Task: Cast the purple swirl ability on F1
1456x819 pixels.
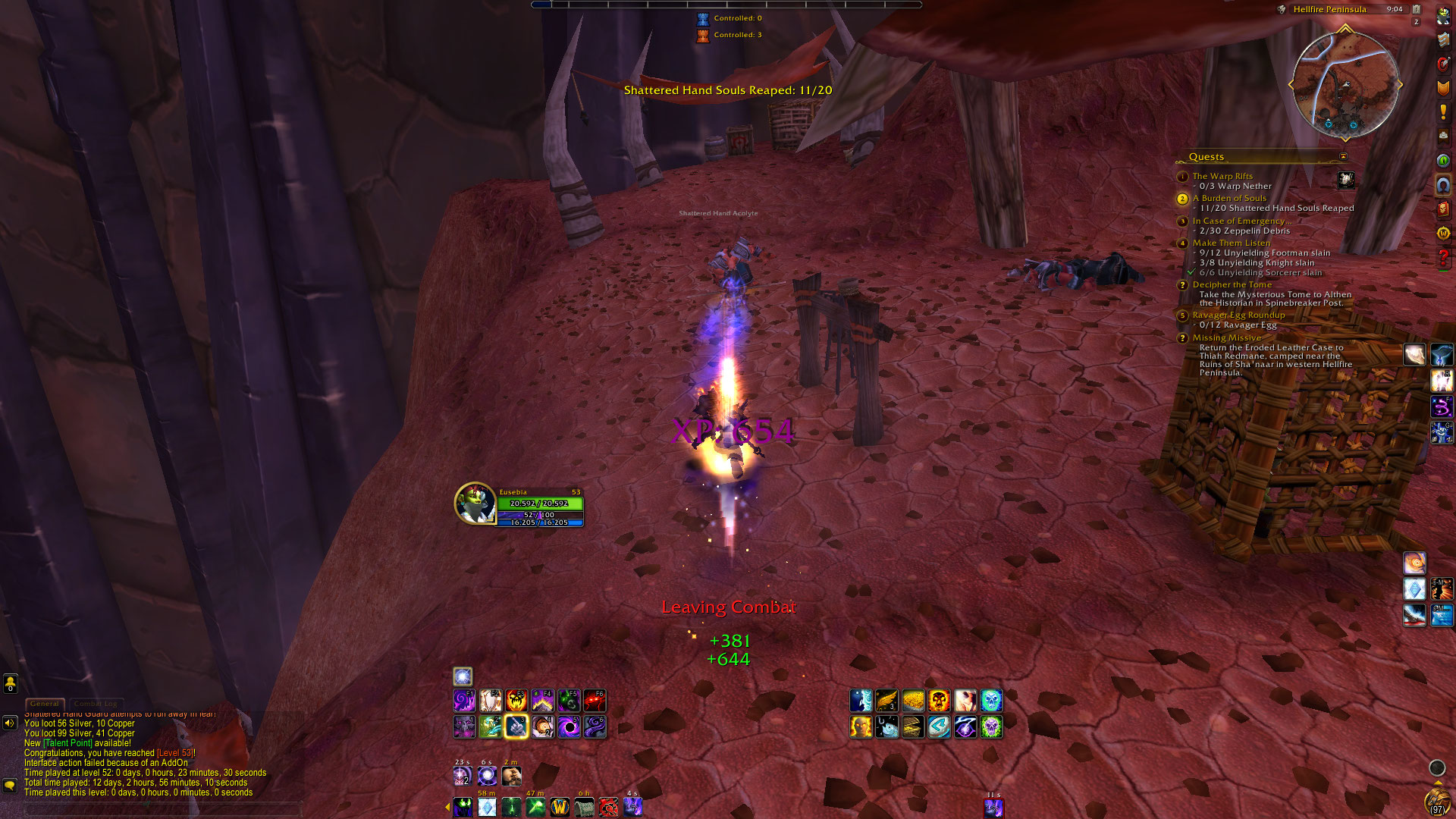Action: pyautogui.click(x=464, y=701)
